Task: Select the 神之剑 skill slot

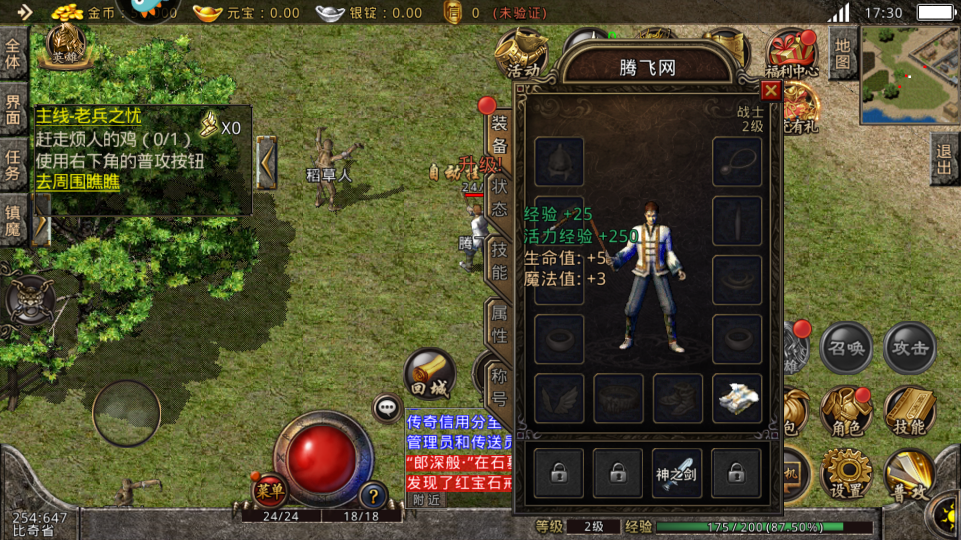Action: tap(677, 473)
